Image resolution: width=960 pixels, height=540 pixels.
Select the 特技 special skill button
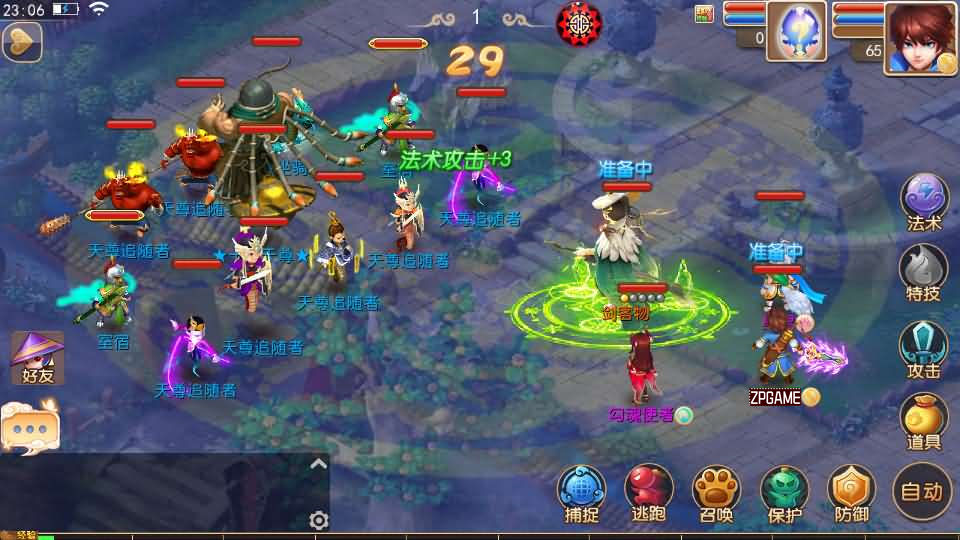click(x=924, y=271)
